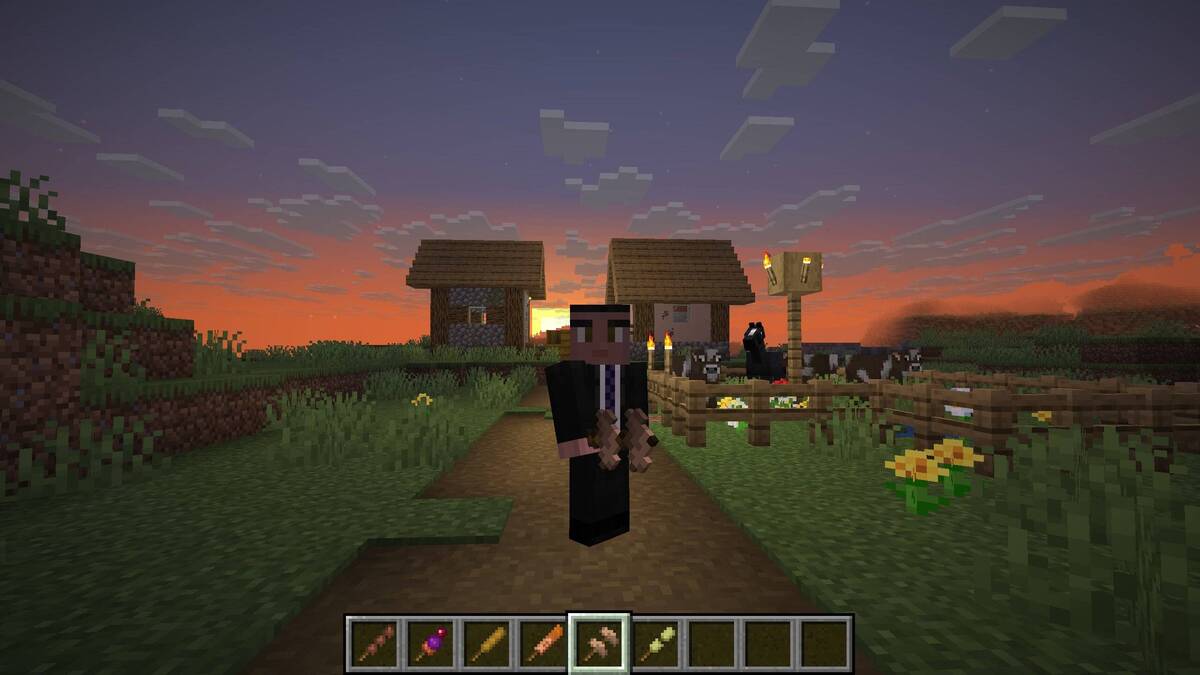Choose the yellow corn dog skewer slot
Image resolution: width=1200 pixels, height=675 pixels.
point(486,642)
